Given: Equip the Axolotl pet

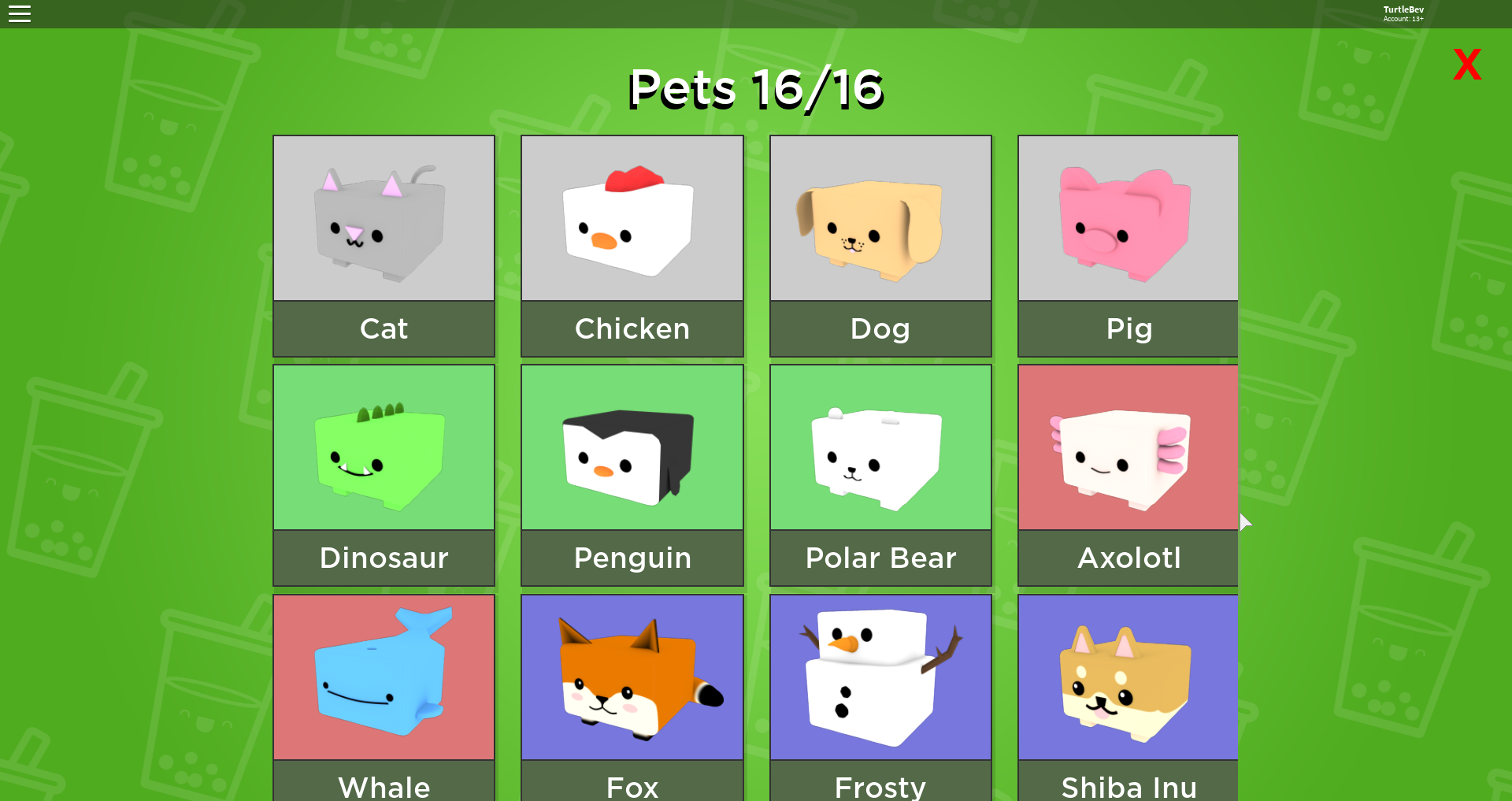Looking at the screenshot, I should pyautogui.click(x=1127, y=447).
